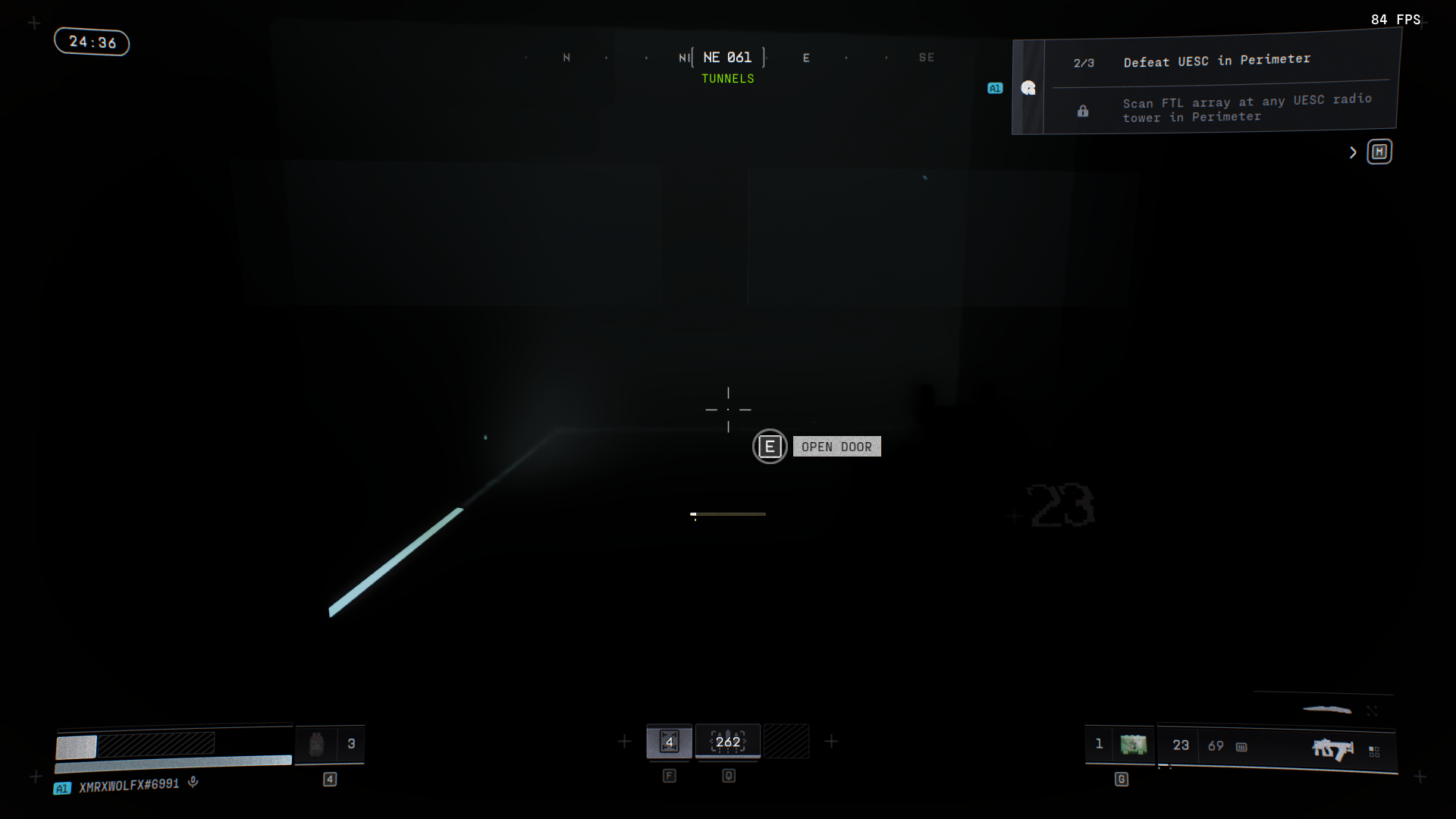Click the compass heading NE 061
This screenshot has width=1456, height=819.
coord(727,58)
